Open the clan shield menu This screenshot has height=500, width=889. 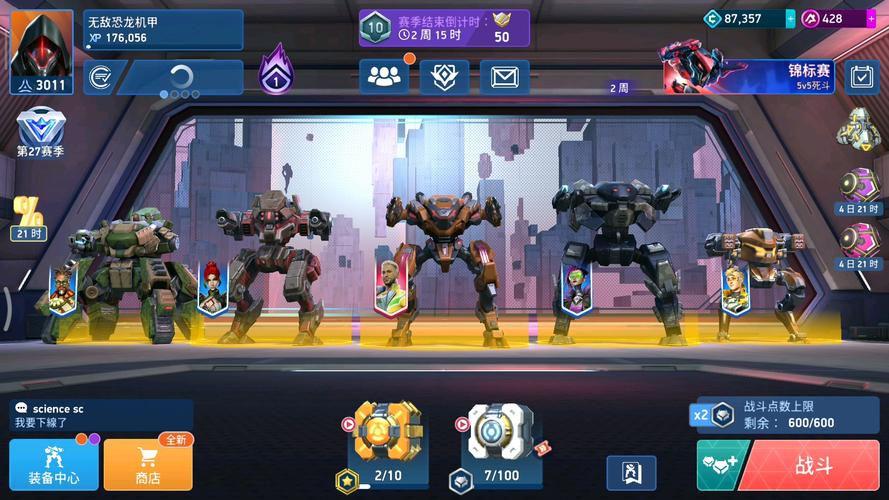click(444, 77)
